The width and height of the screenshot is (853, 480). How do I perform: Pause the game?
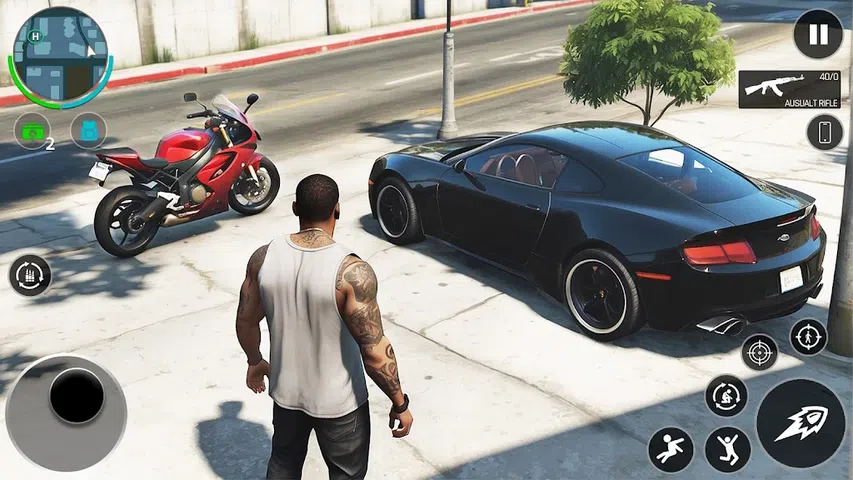click(x=818, y=35)
